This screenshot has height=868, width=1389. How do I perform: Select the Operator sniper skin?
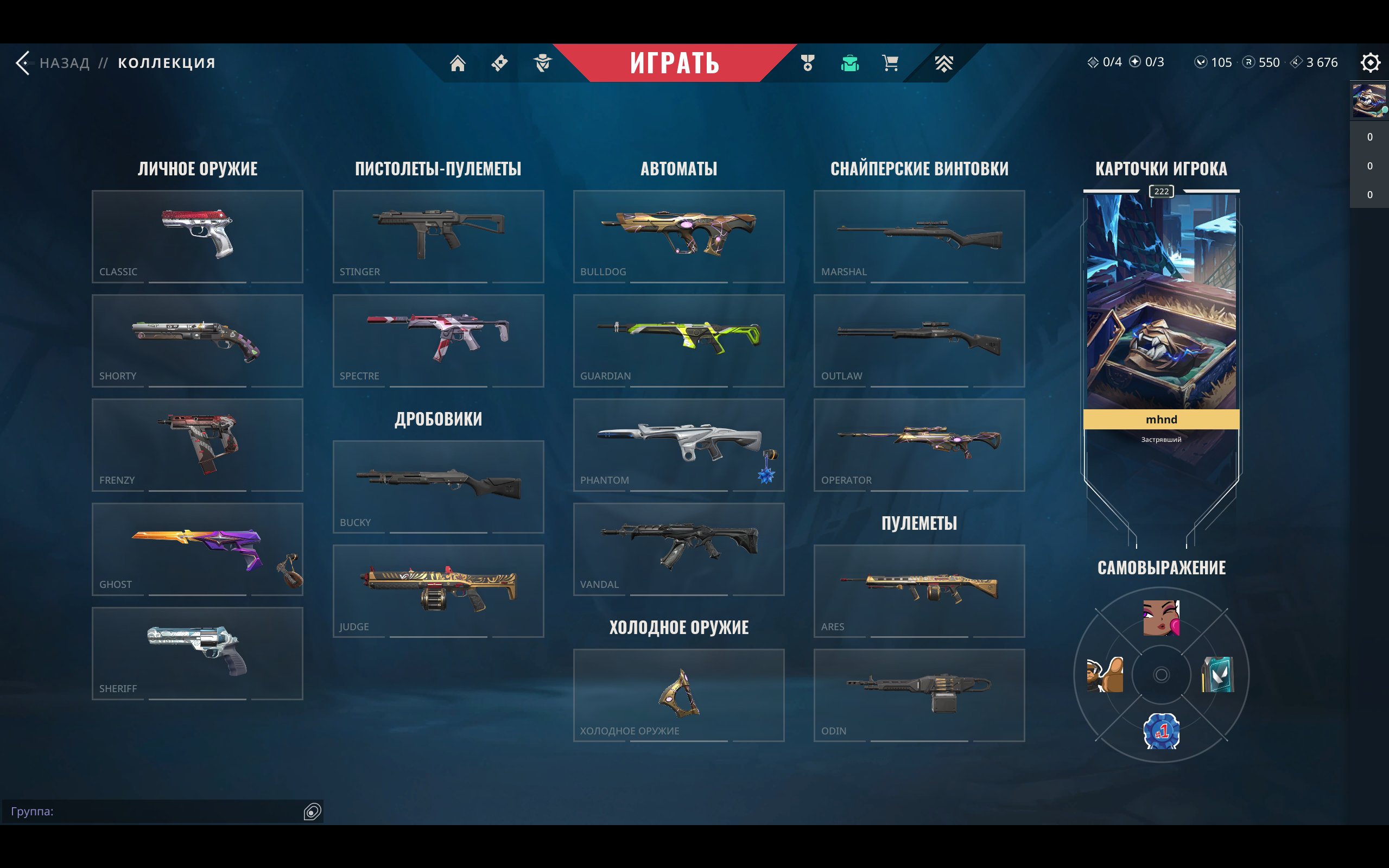click(918, 445)
